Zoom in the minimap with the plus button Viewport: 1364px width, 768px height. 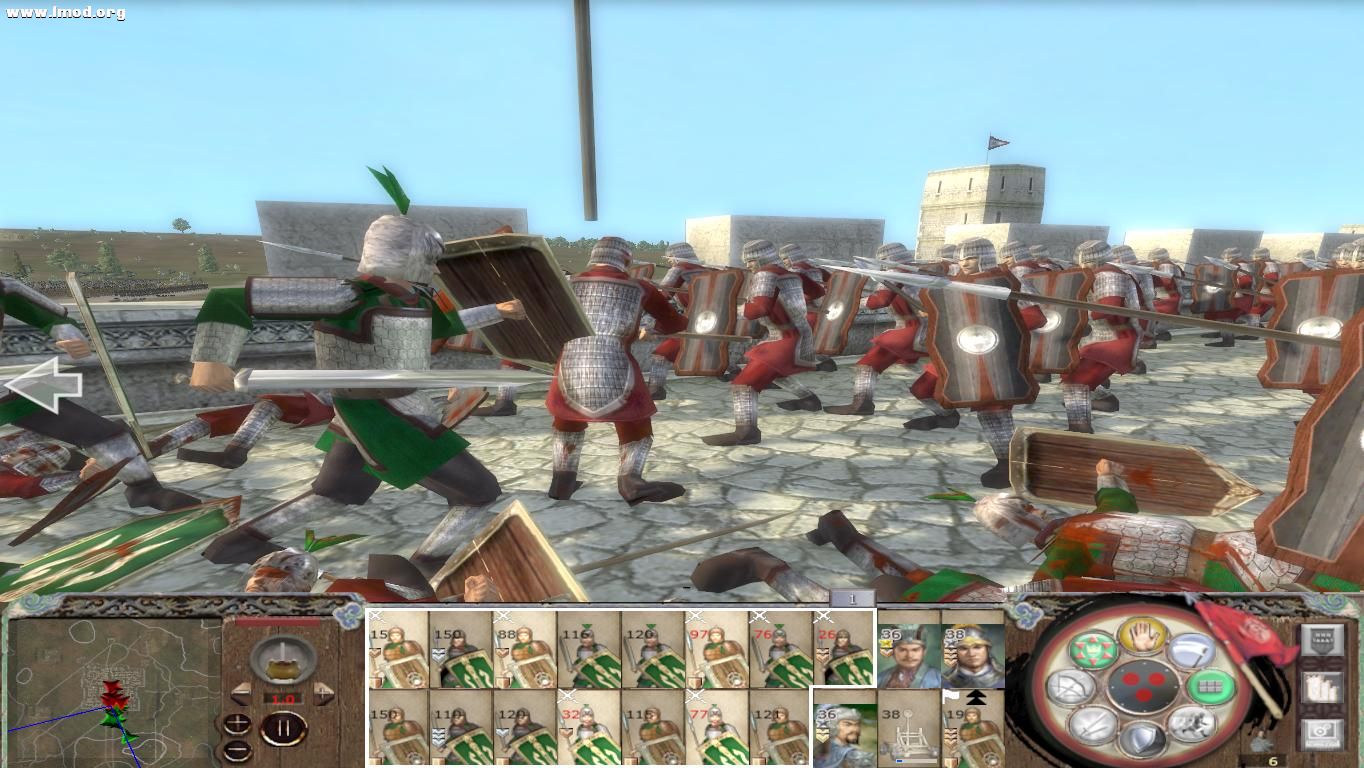[x=238, y=722]
